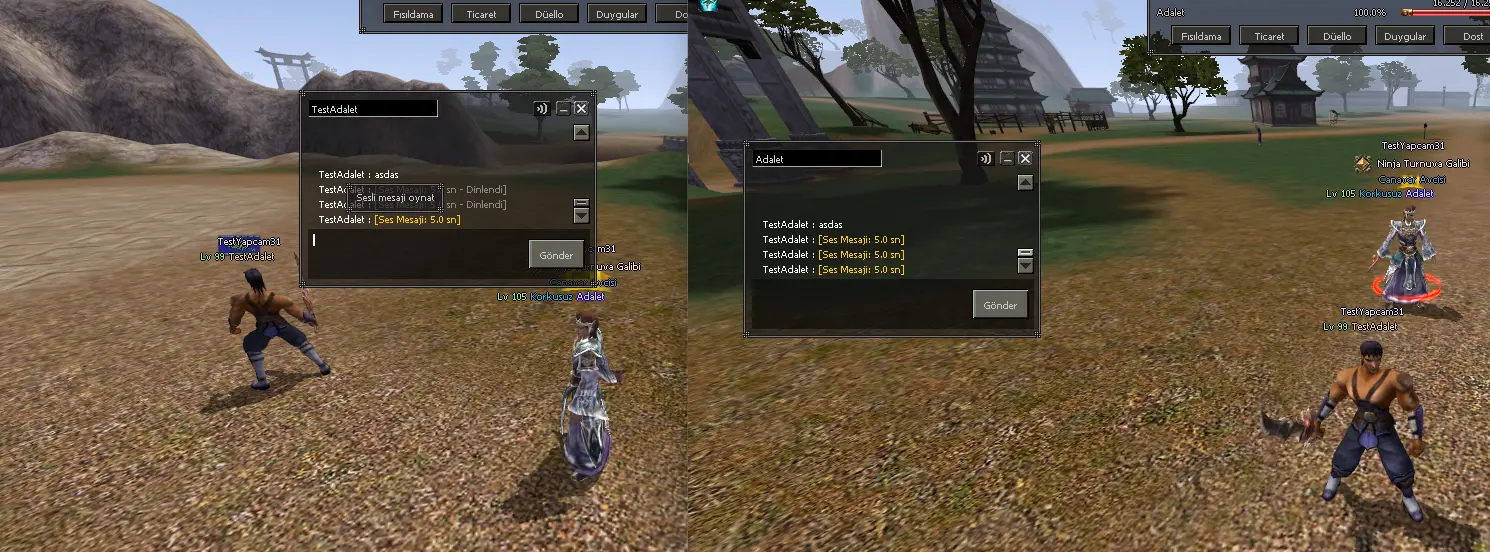Open Duygular from Adalet's target bar
The width and height of the screenshot is (1490, 552).
[1405, 36]
